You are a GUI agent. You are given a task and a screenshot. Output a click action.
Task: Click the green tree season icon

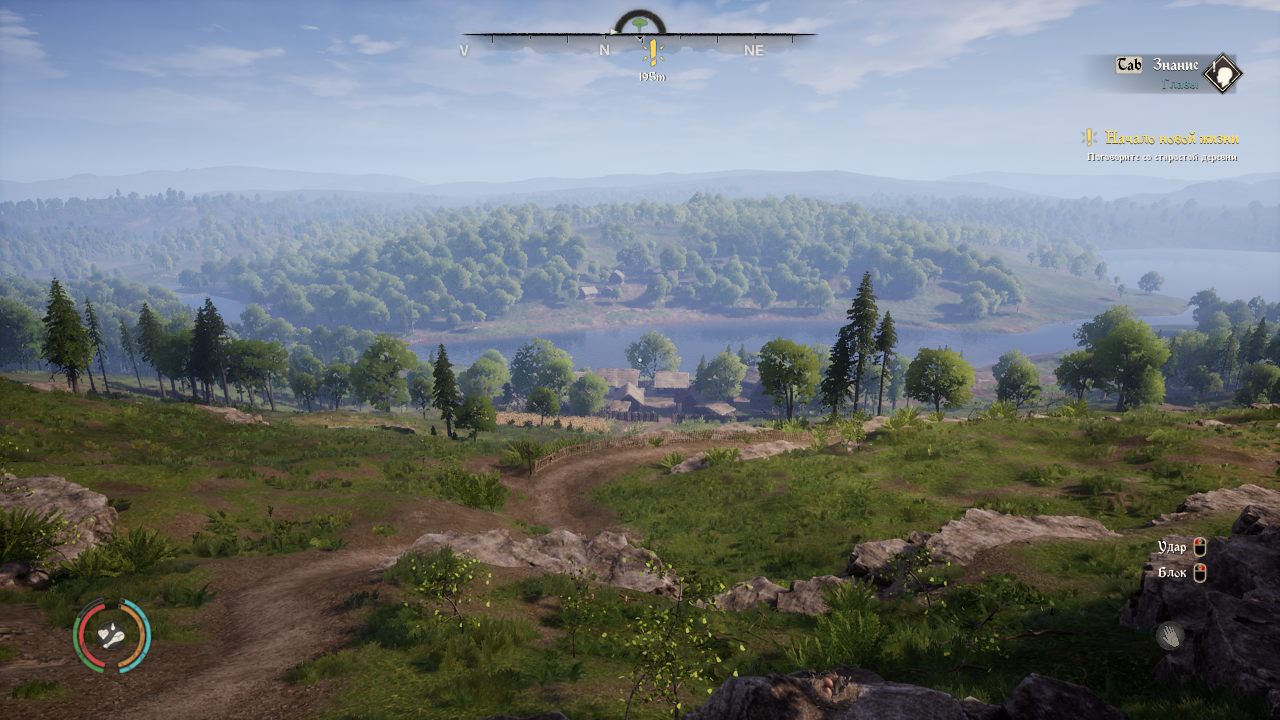point(640,22)
